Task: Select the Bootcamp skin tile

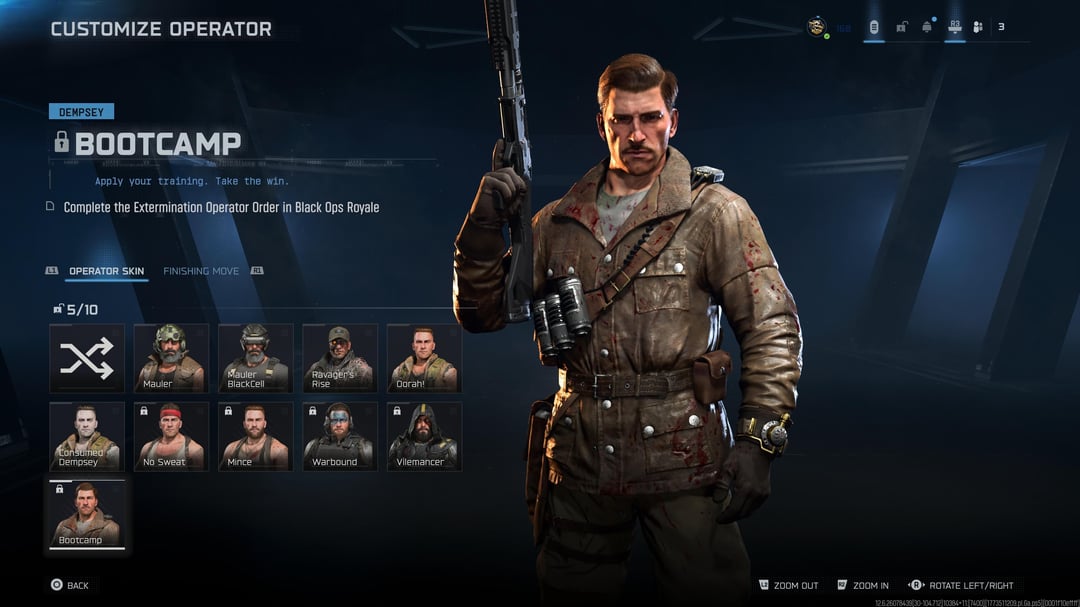Action: (x=87, y=514)
